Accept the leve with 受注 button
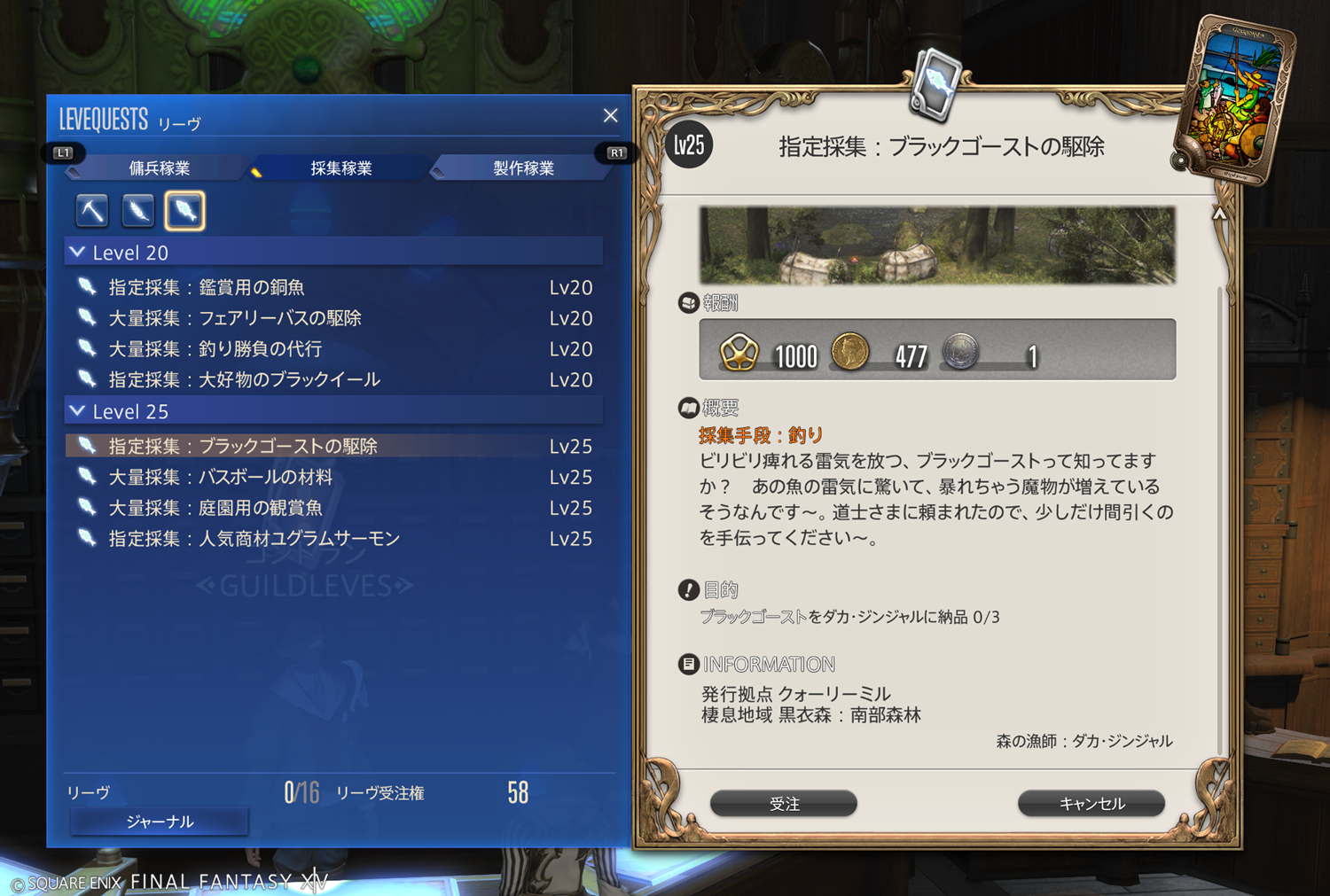This screenshot has width=1330, height=896. click(x=784, y=804)
